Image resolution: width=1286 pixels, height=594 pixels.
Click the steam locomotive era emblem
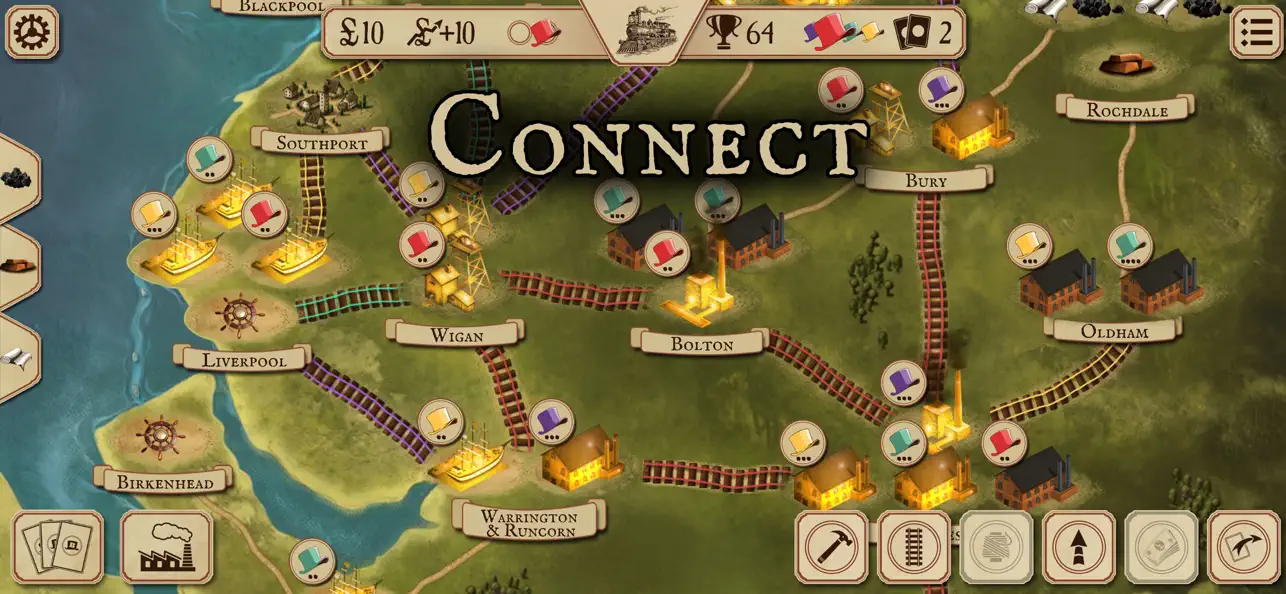point(642,30)
